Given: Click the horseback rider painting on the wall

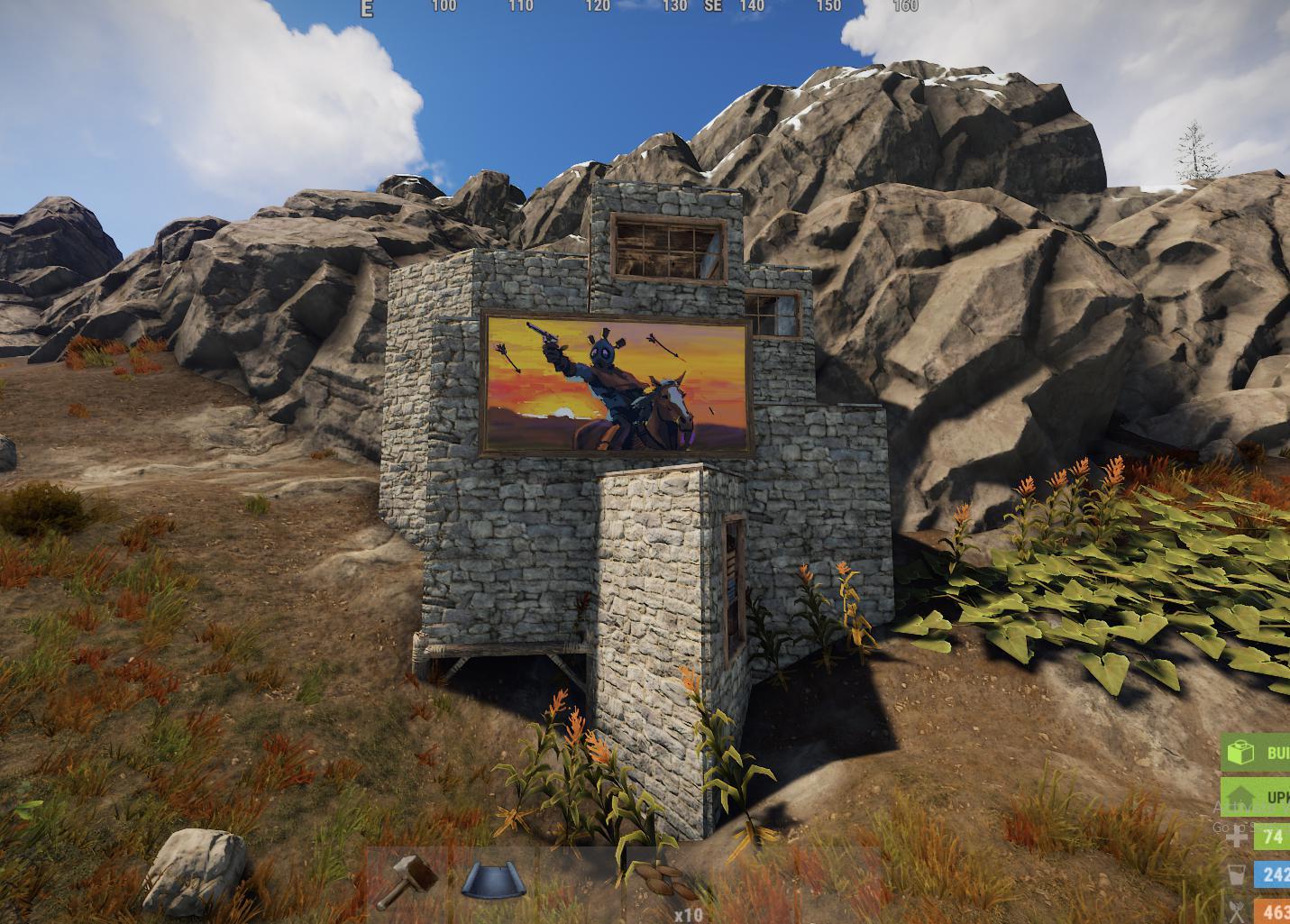Looking at the screenshot, I should [x=617, y=383].
